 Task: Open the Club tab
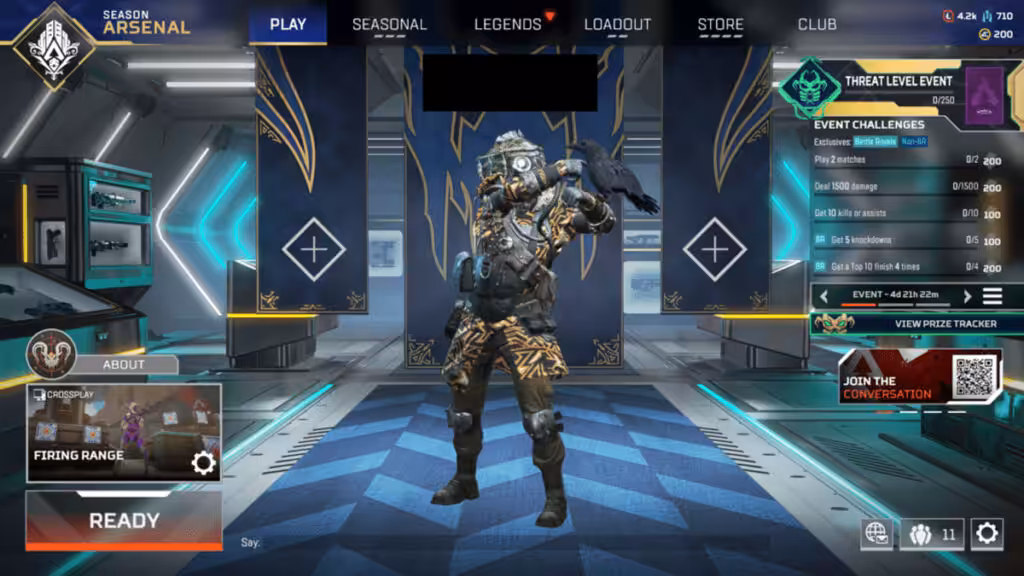817,24
